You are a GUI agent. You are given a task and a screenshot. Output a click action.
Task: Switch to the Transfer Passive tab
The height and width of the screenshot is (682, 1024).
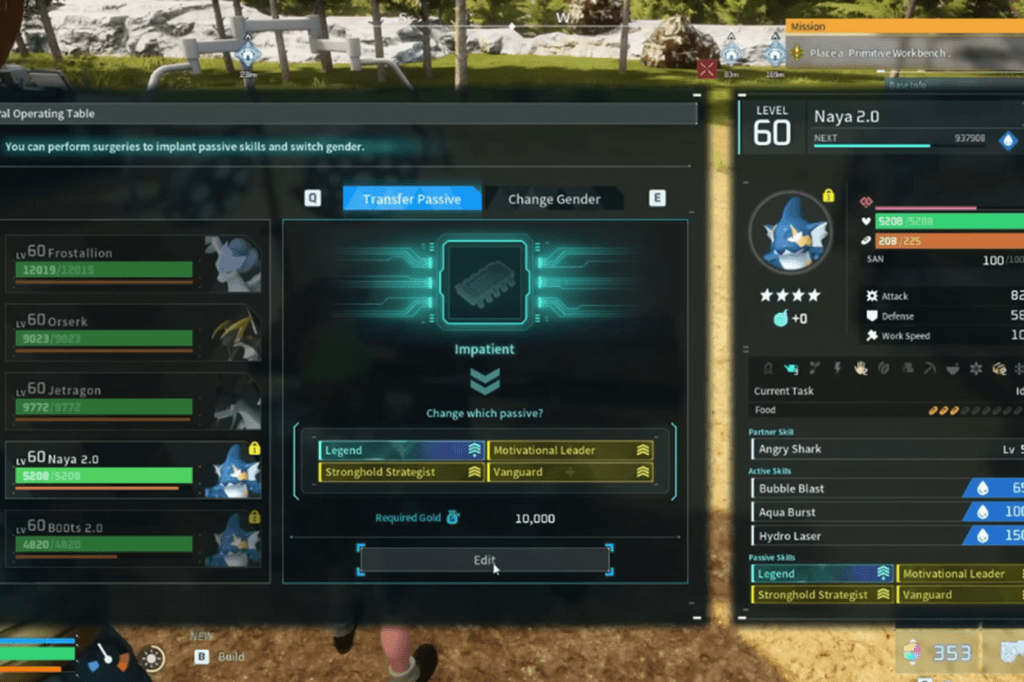point(411,199)
